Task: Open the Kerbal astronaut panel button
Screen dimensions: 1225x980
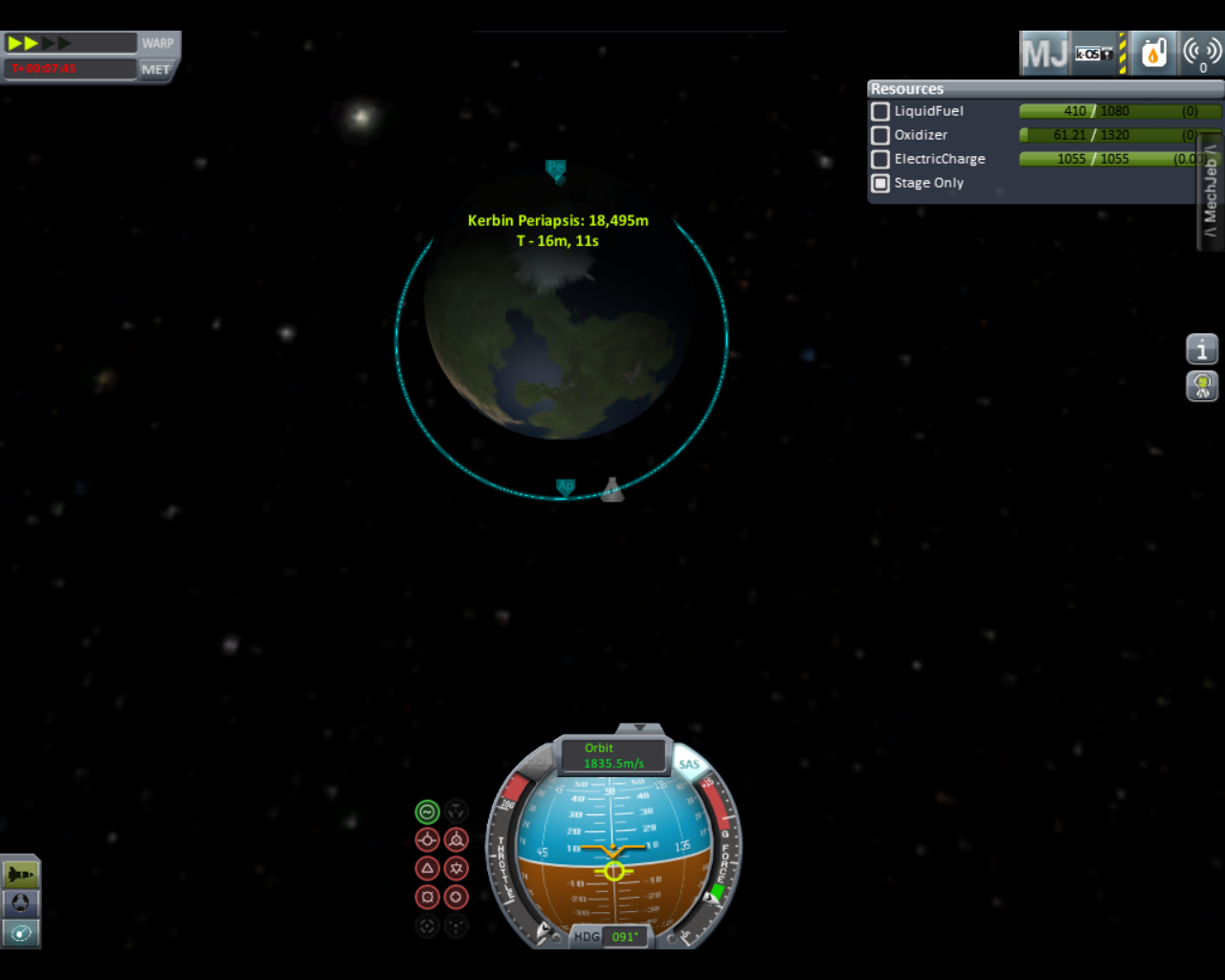Action: pos(1202,386)
